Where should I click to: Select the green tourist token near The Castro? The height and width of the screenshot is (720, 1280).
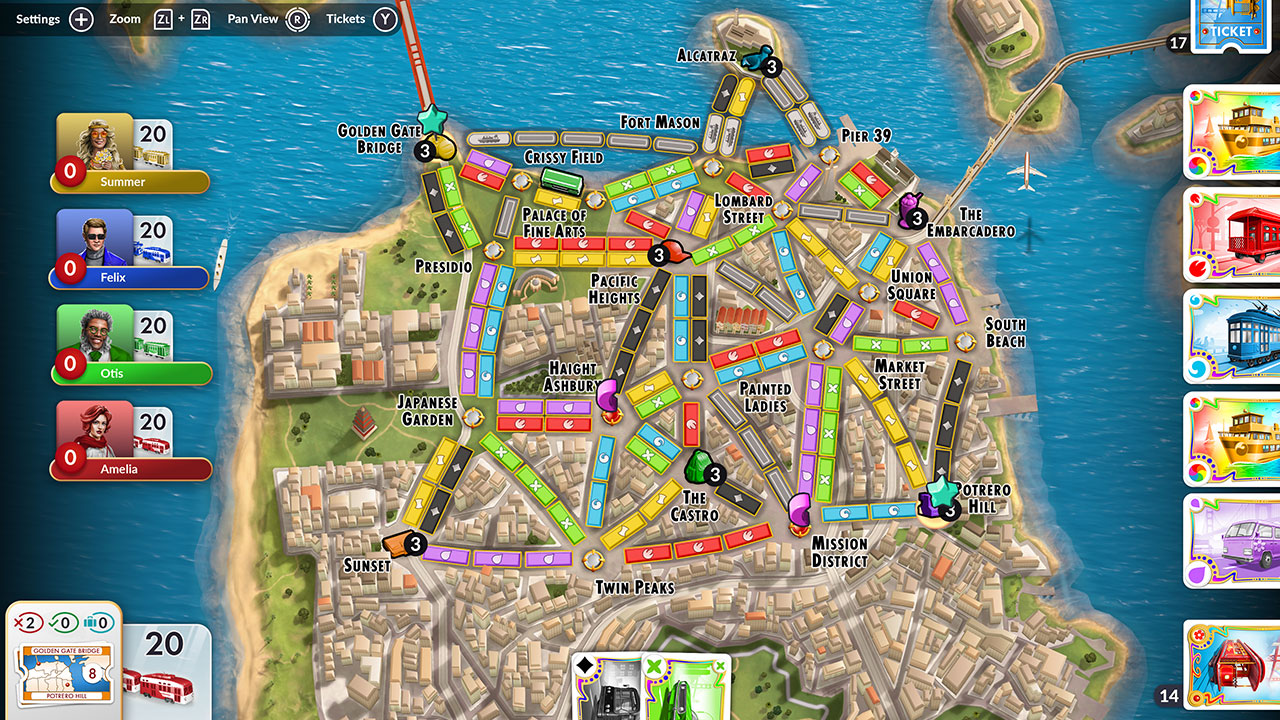[x=697, y=465]
